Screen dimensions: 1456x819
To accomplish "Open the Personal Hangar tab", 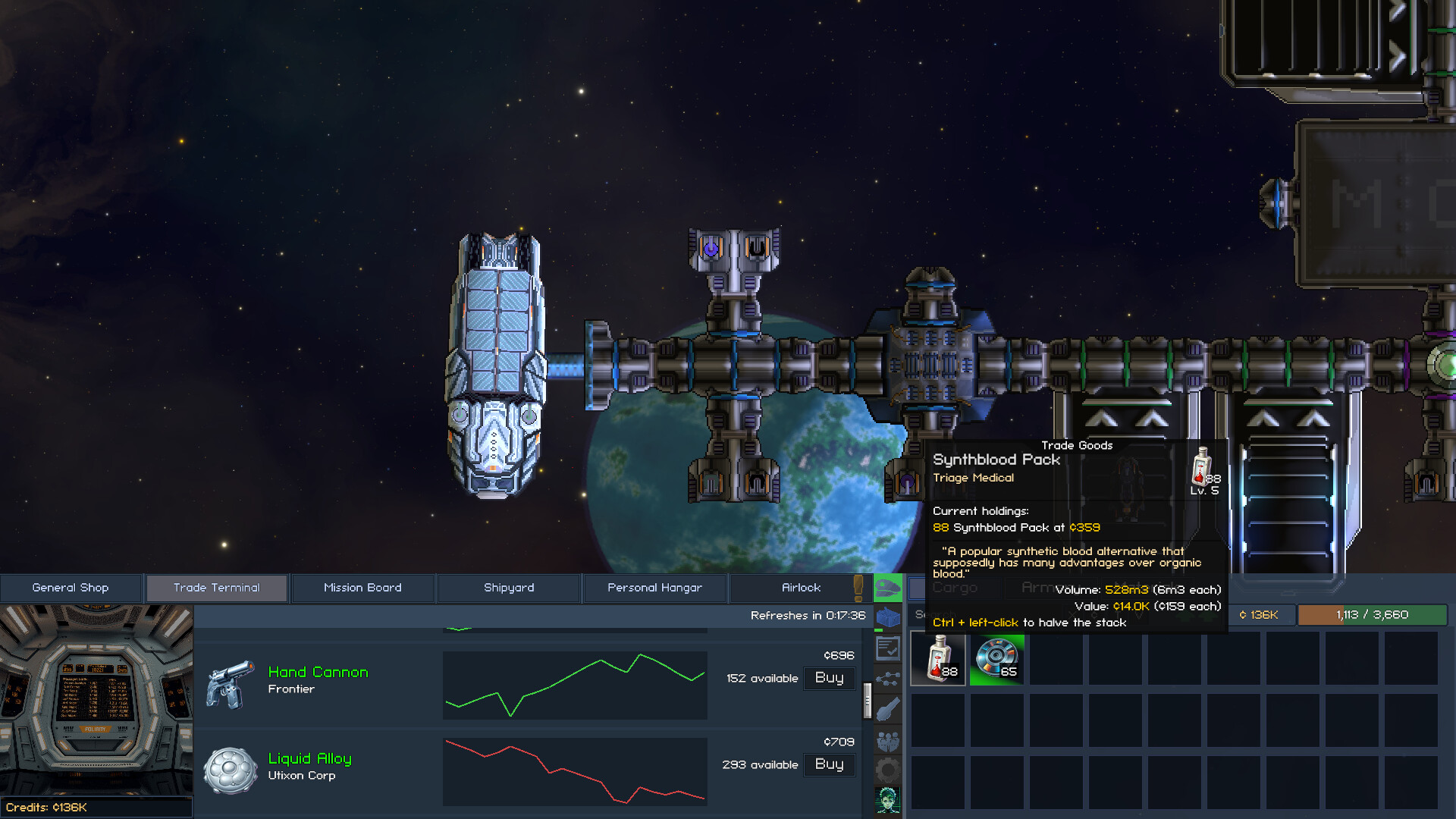I will (654, 587).
